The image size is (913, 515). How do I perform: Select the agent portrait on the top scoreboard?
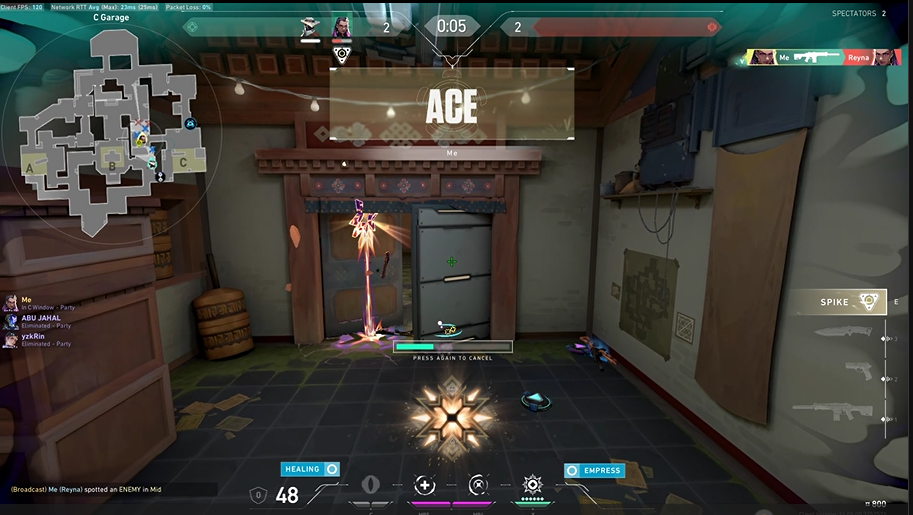pos(341,27)
